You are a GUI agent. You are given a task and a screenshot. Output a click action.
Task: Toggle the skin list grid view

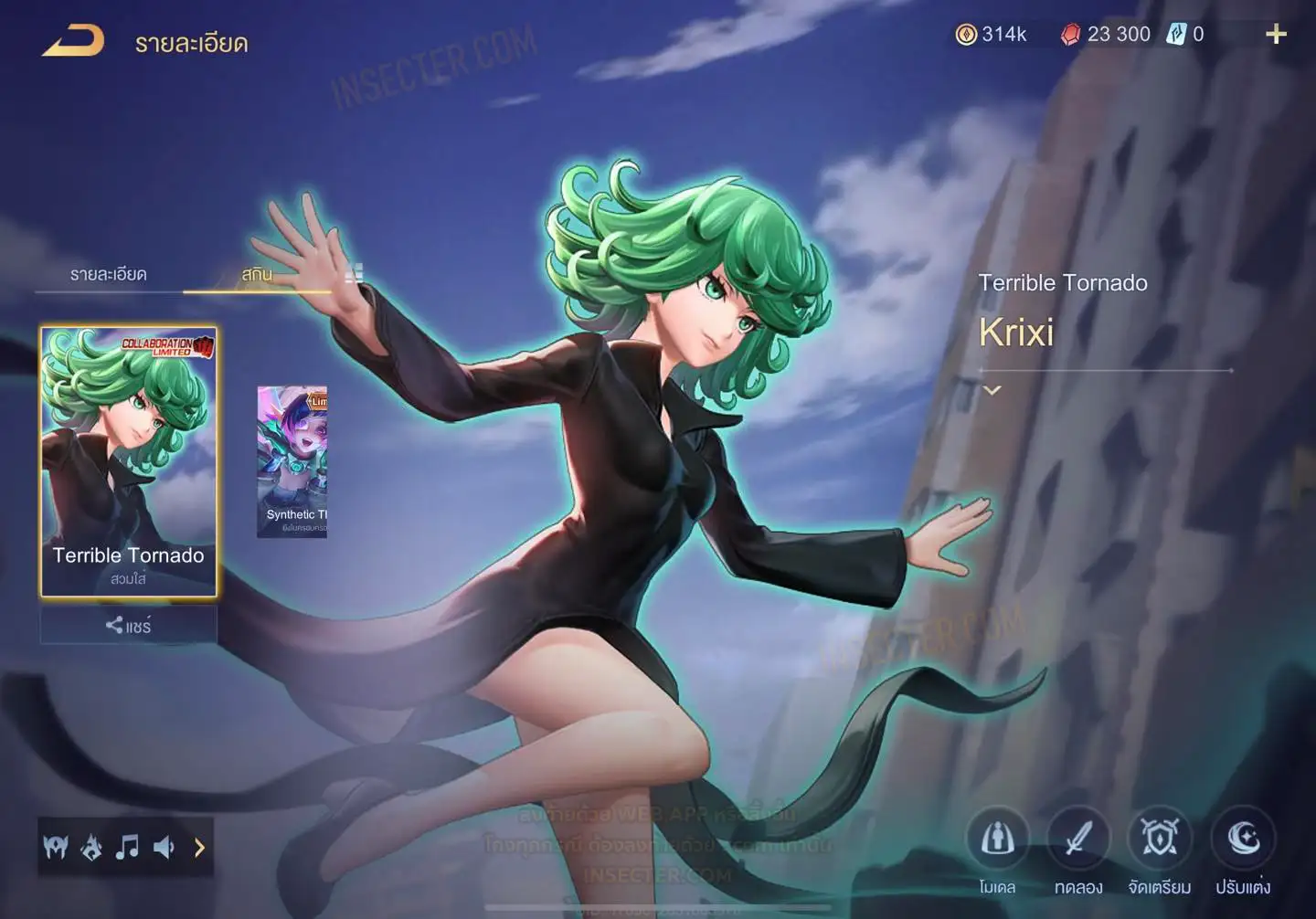(x=355, y=272)
